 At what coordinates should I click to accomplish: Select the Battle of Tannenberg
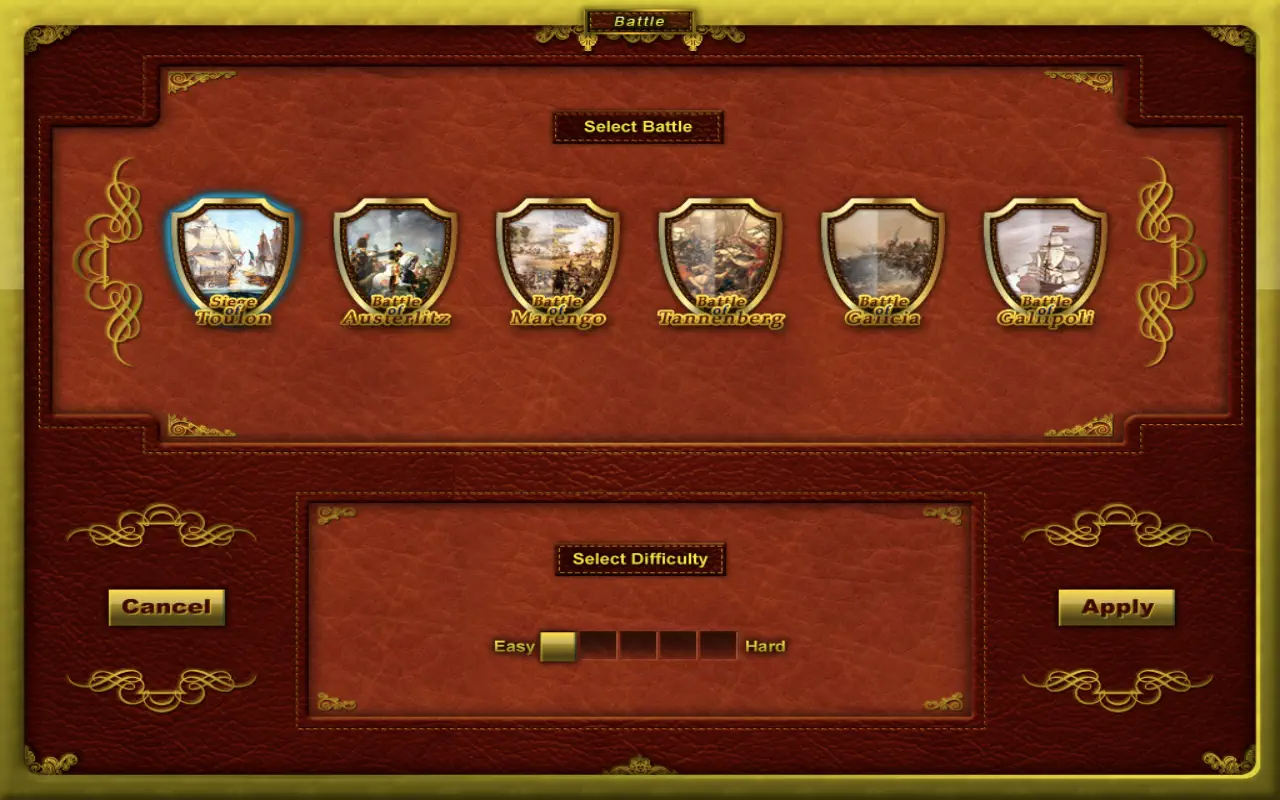(x=720, y=258)
